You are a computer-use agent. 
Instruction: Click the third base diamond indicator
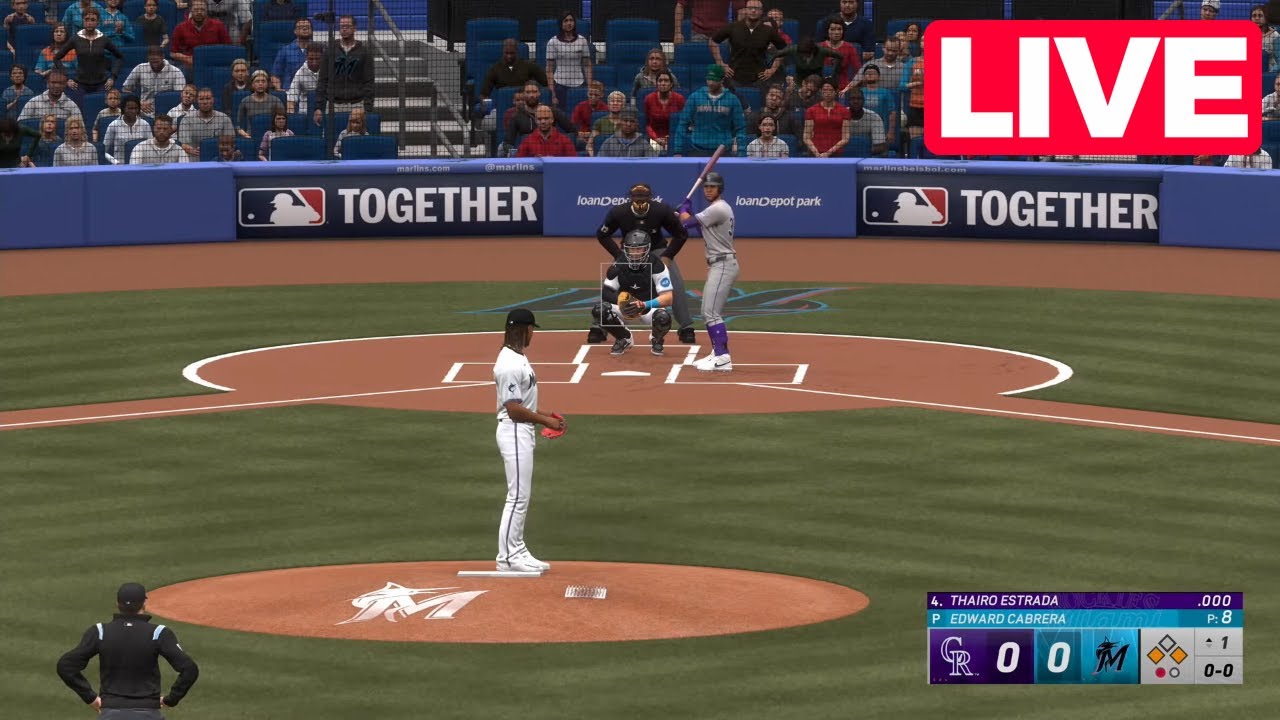(x=1158, y=655)
